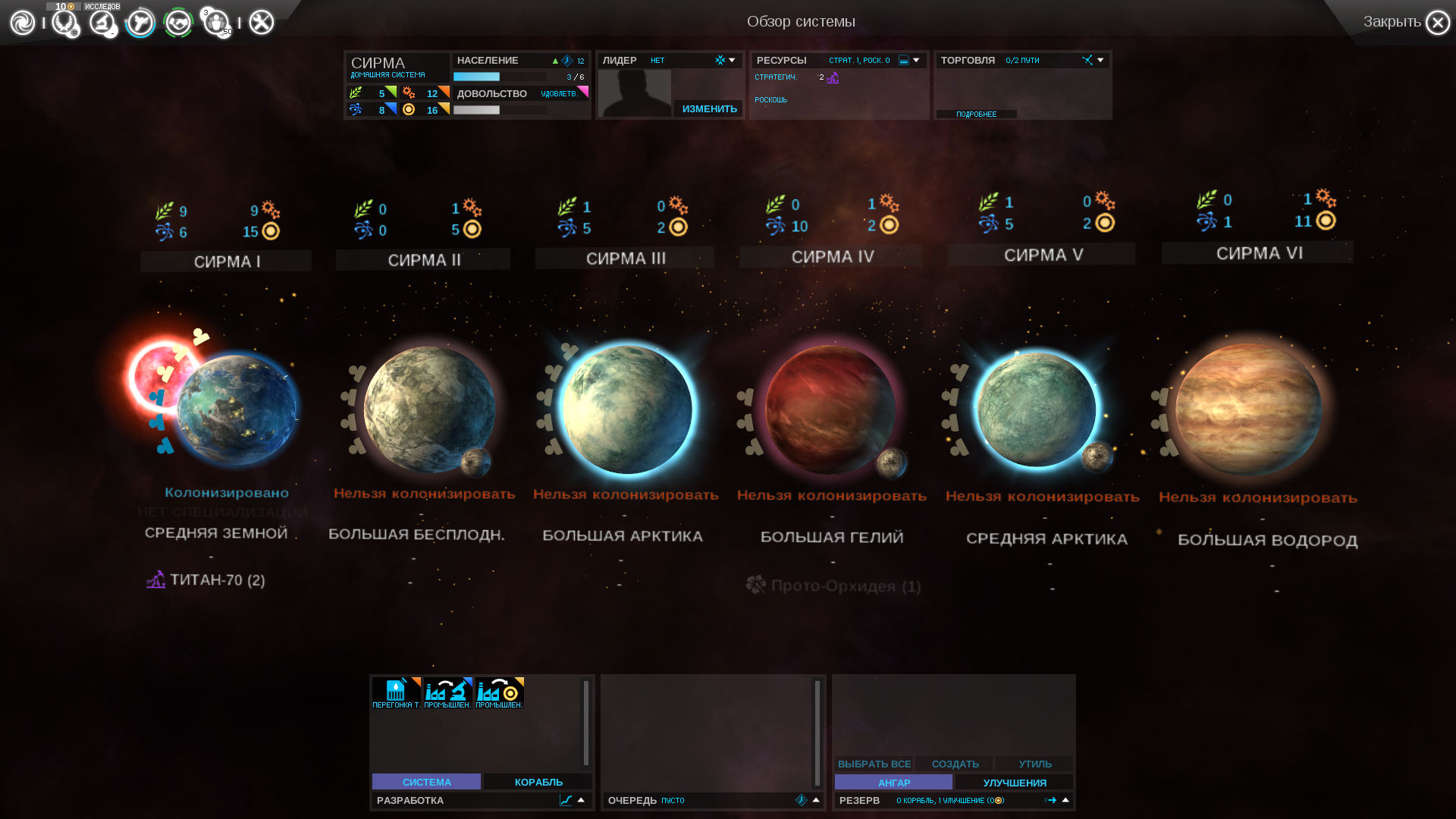Open the diplomacy handshake screen
This screenshot has width=1456, height=819.
pos(178,23)
